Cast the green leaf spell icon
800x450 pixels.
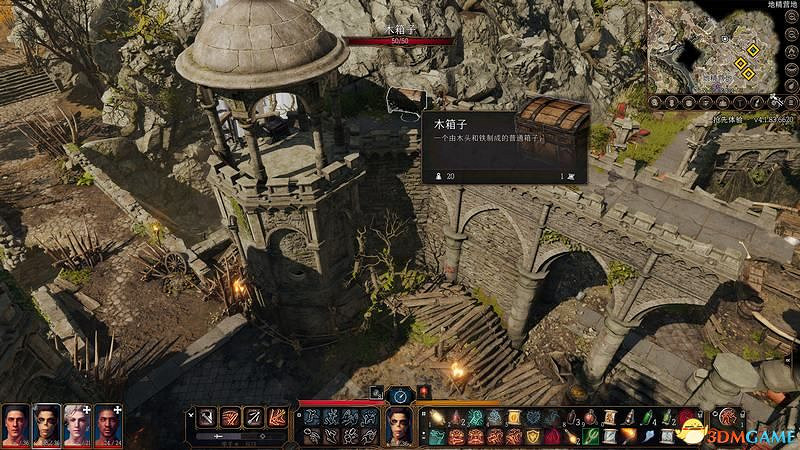point(591,435)
